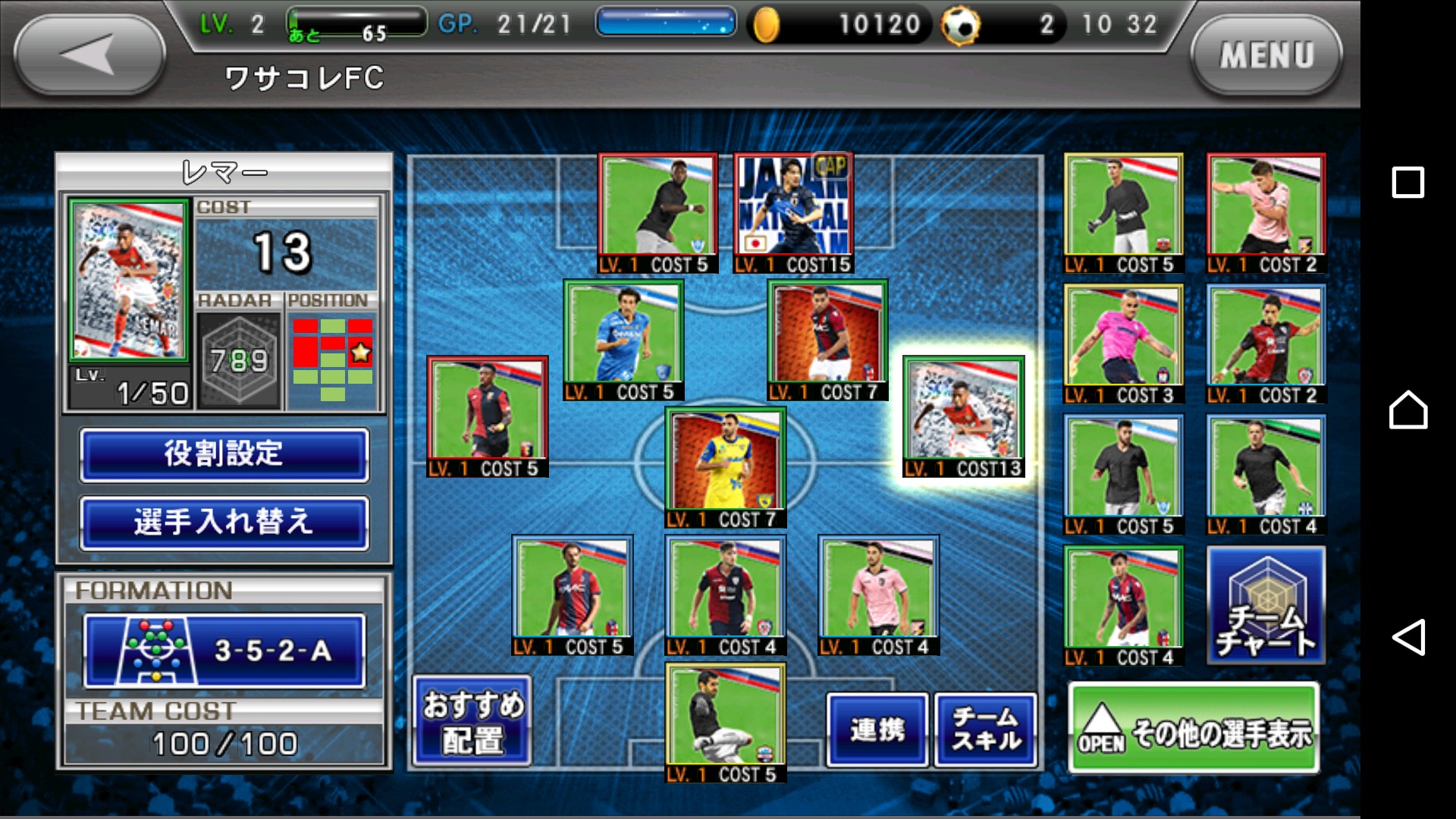Open the チームチャート team chart
The image size is (1456, 819).
(x=1266, y=605)
